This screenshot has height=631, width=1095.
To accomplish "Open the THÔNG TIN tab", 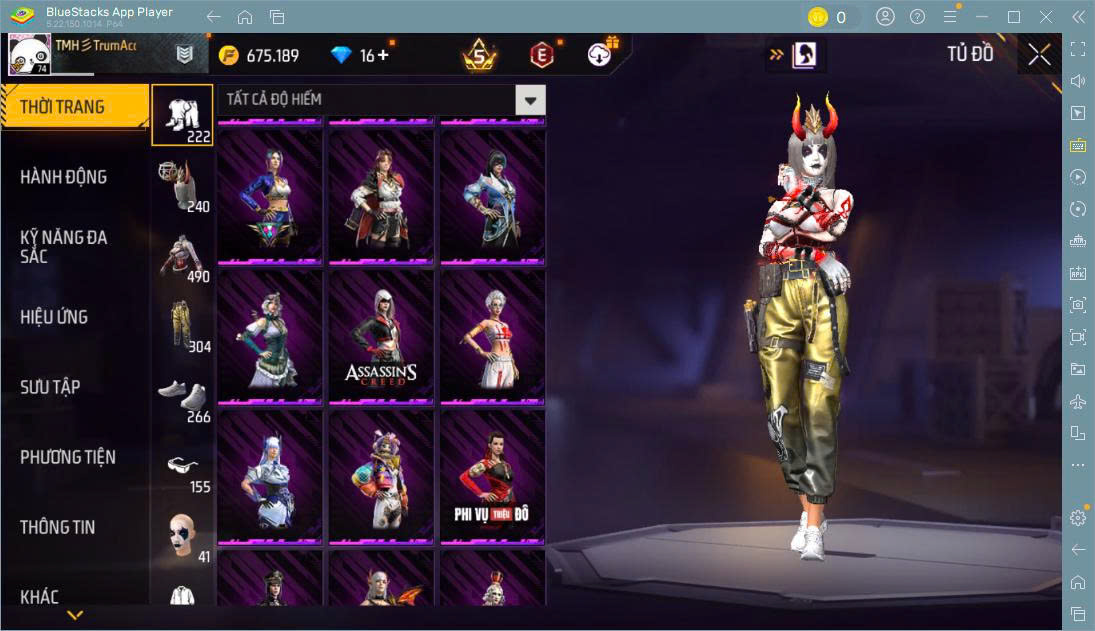I will coord(58,527).
